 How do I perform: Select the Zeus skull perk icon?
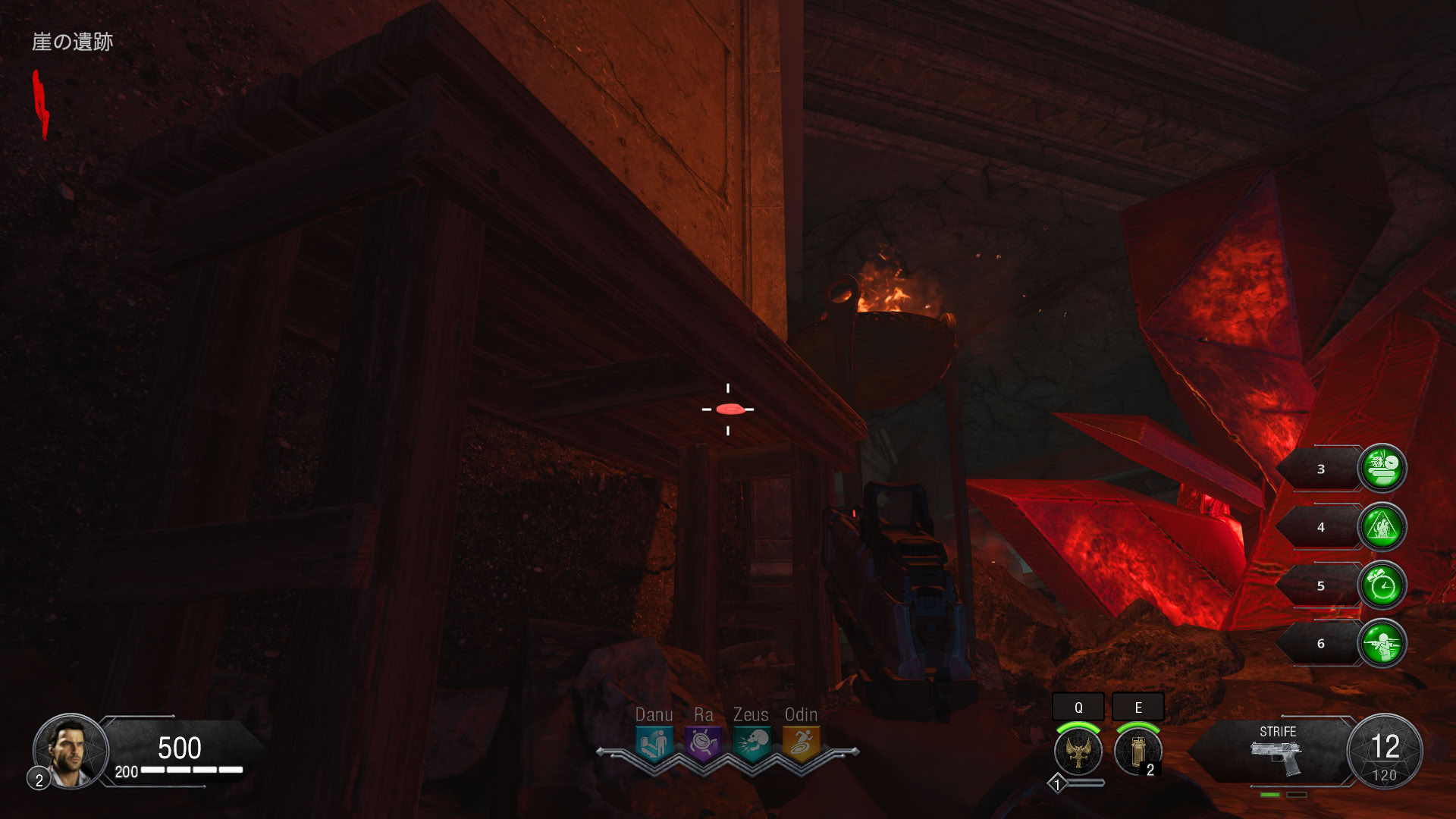point(752,743)
